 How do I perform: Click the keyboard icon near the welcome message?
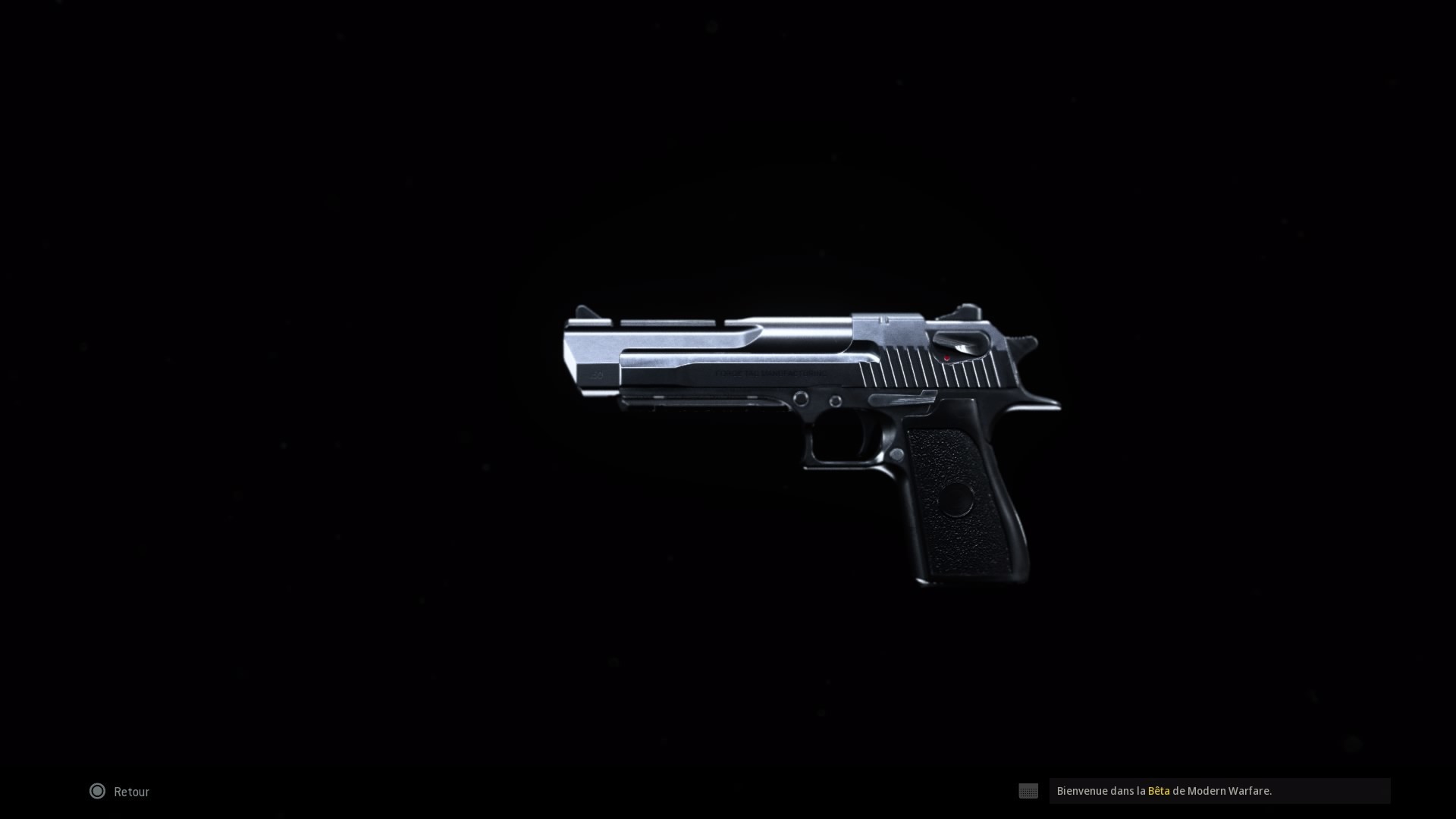coord(1028,791)
